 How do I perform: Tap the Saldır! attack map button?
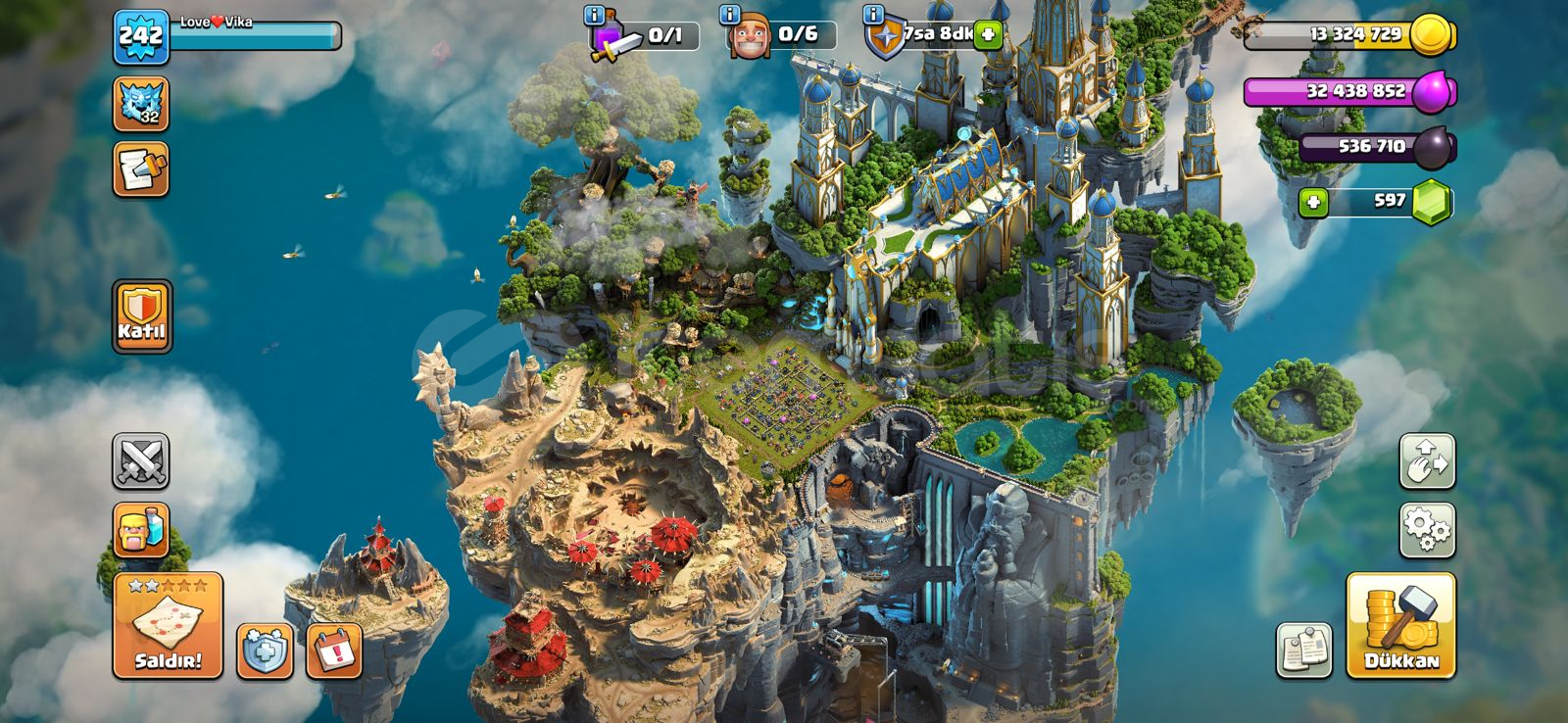[168, 625]
